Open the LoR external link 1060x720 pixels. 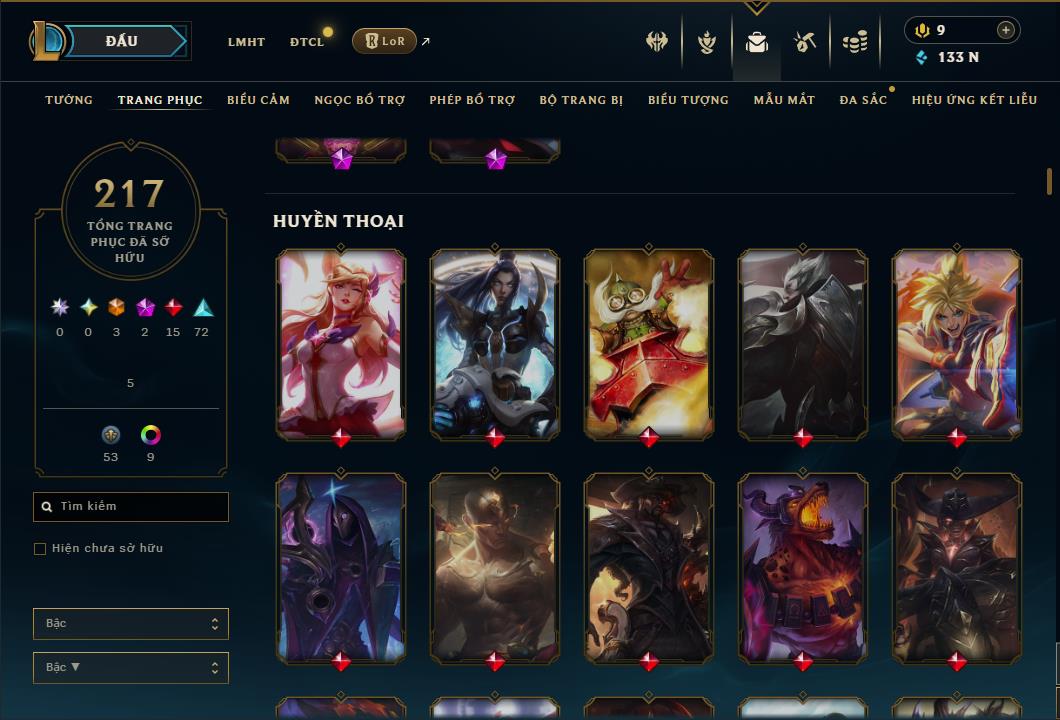(385, 41)
